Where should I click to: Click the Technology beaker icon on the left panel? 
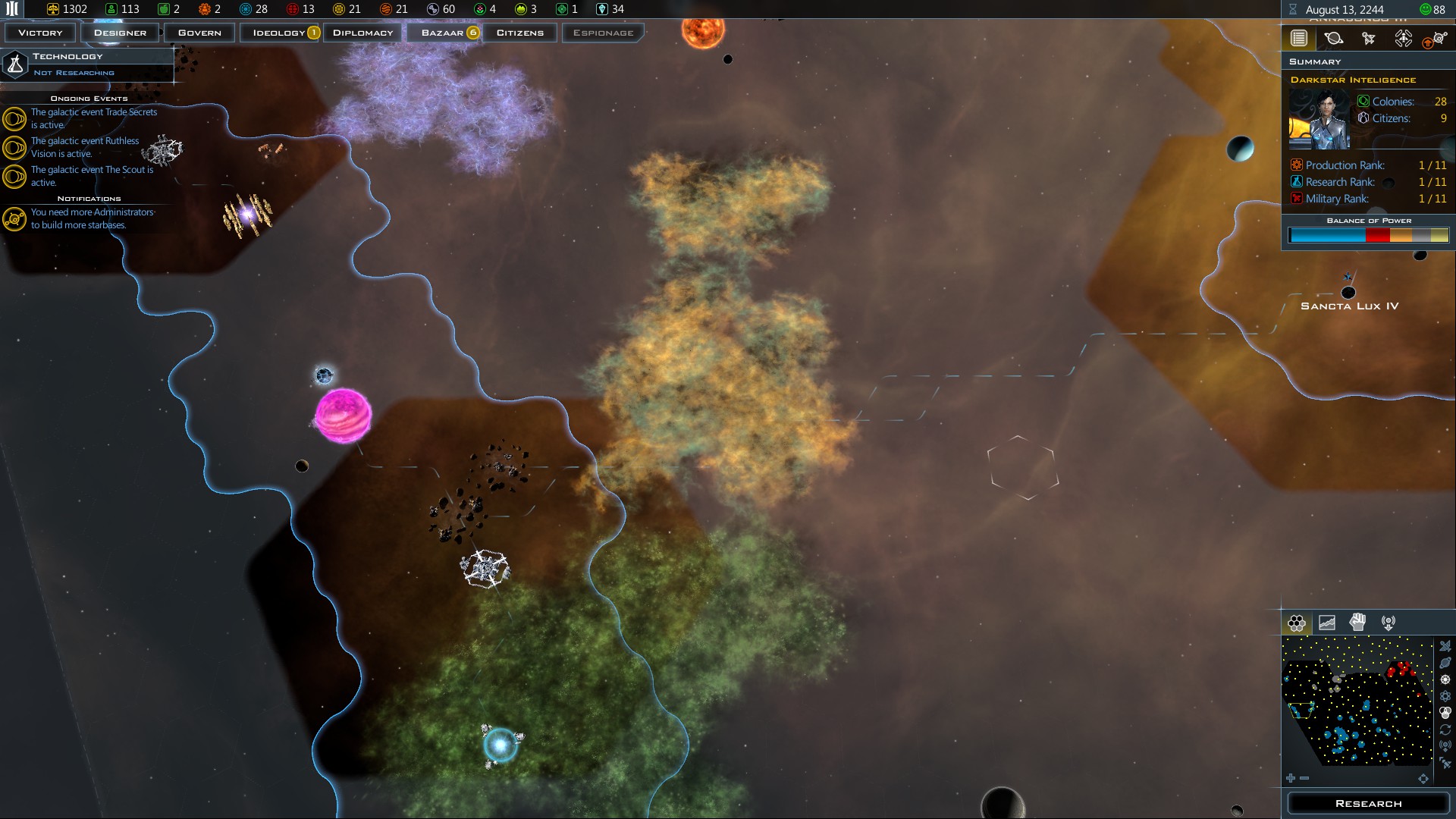15,64
